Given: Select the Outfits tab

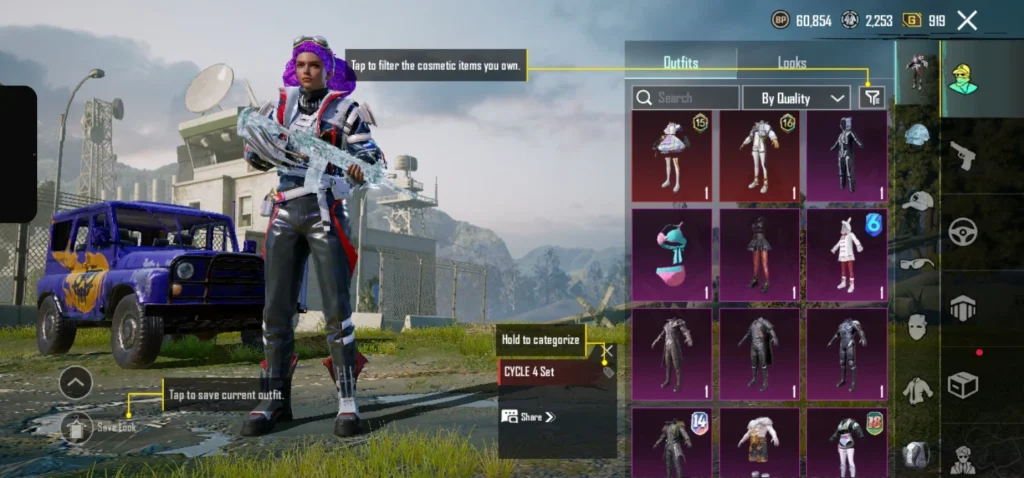Looking at the screenshot, I should tap(681, 63).
